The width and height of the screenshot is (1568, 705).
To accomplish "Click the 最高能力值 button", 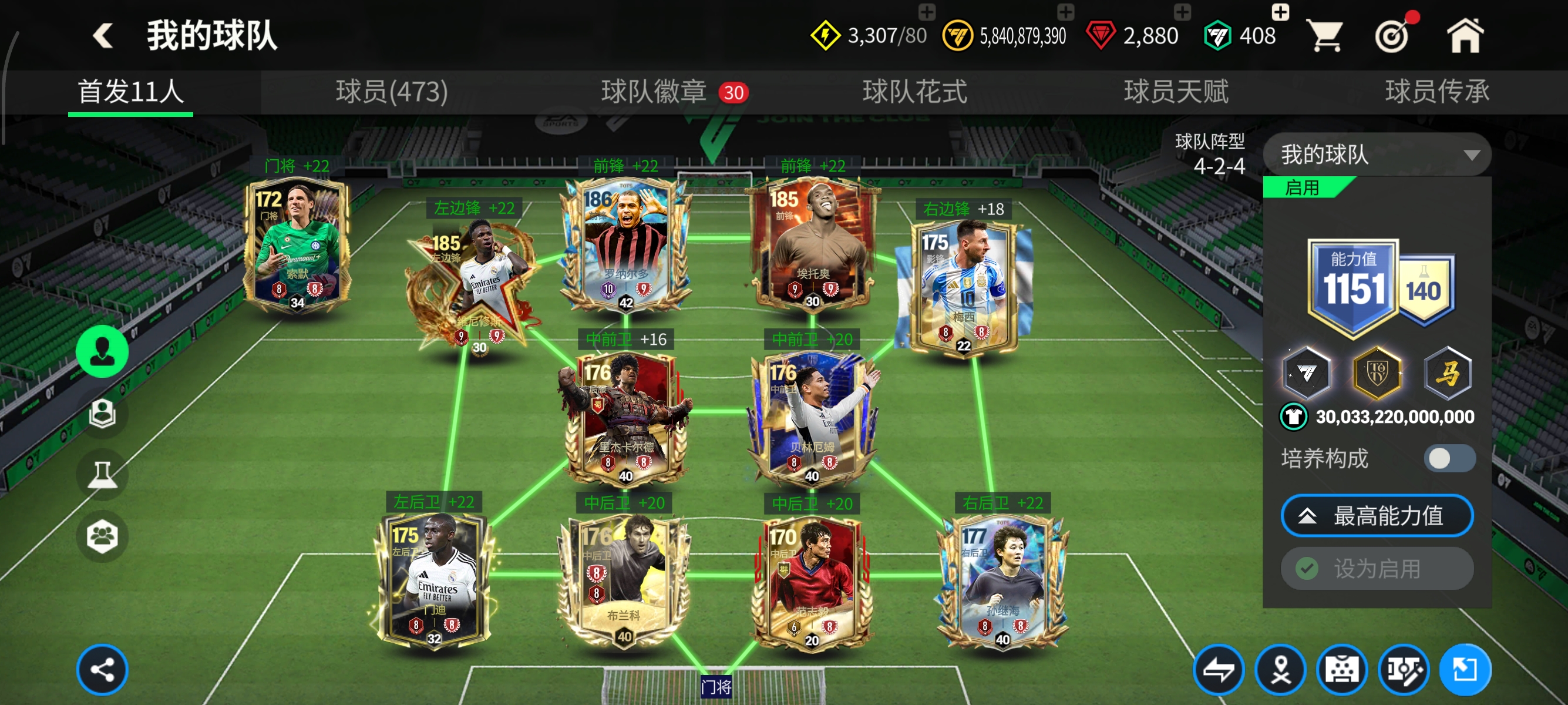I will [x=1377, y=516].
